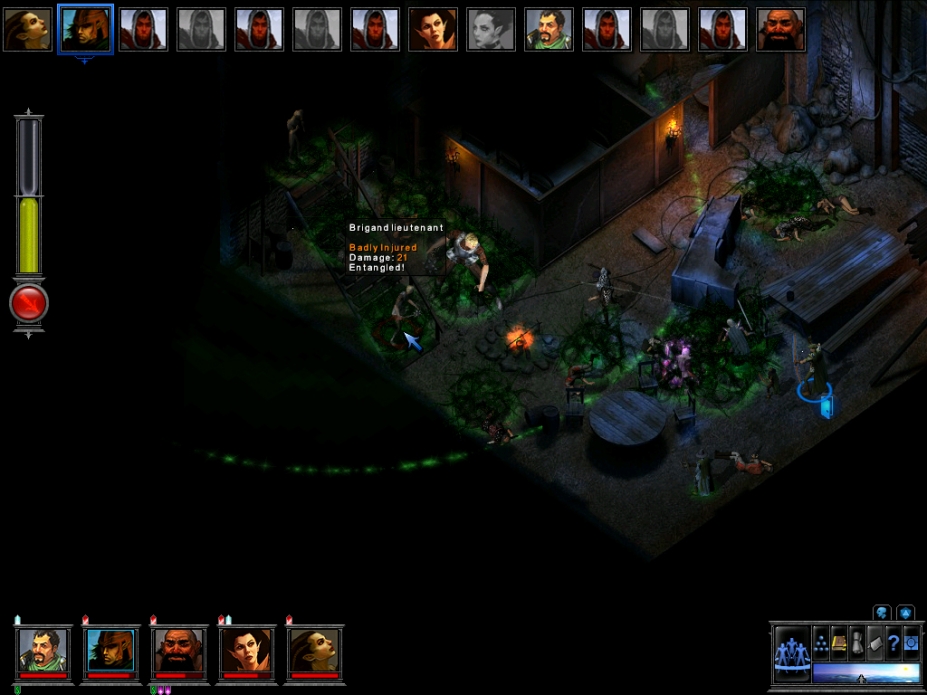Select the rightmost dwarf turn-order portrait
The width and height of the screenshot is (927, 695).
(781, 29)
